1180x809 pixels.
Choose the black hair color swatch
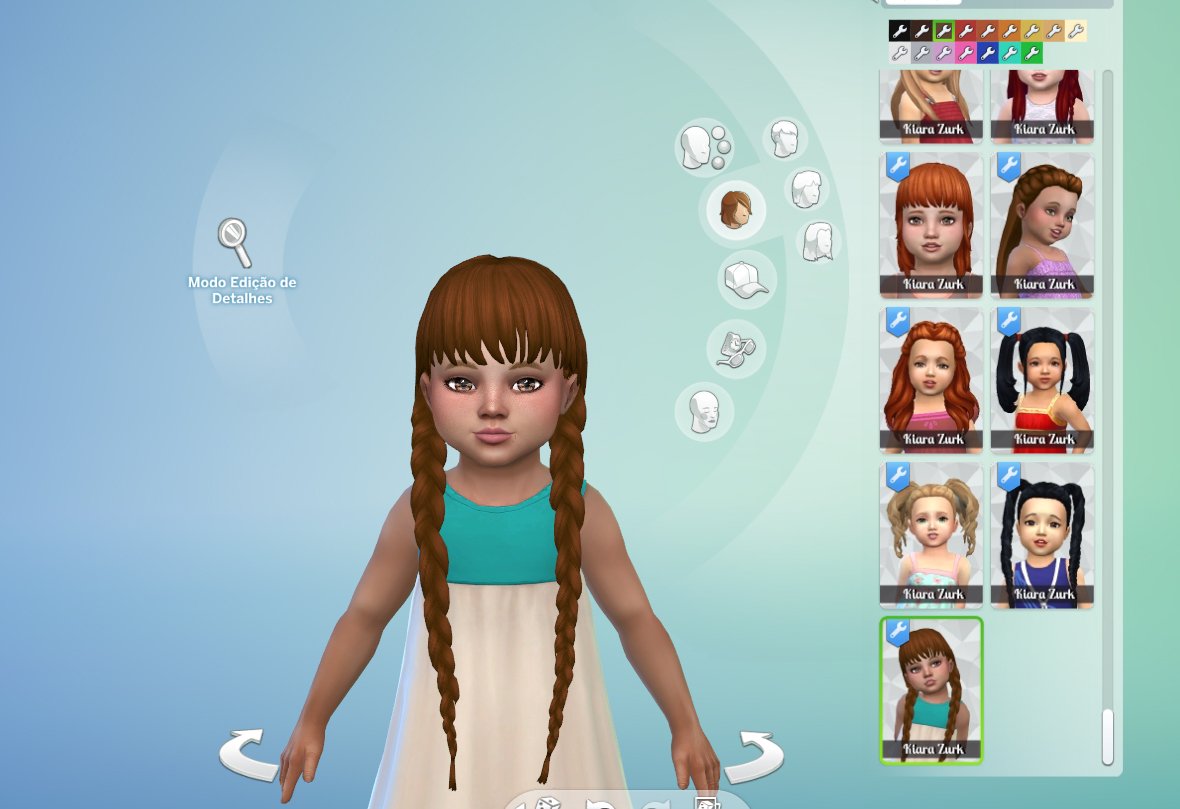coord(899,31)
